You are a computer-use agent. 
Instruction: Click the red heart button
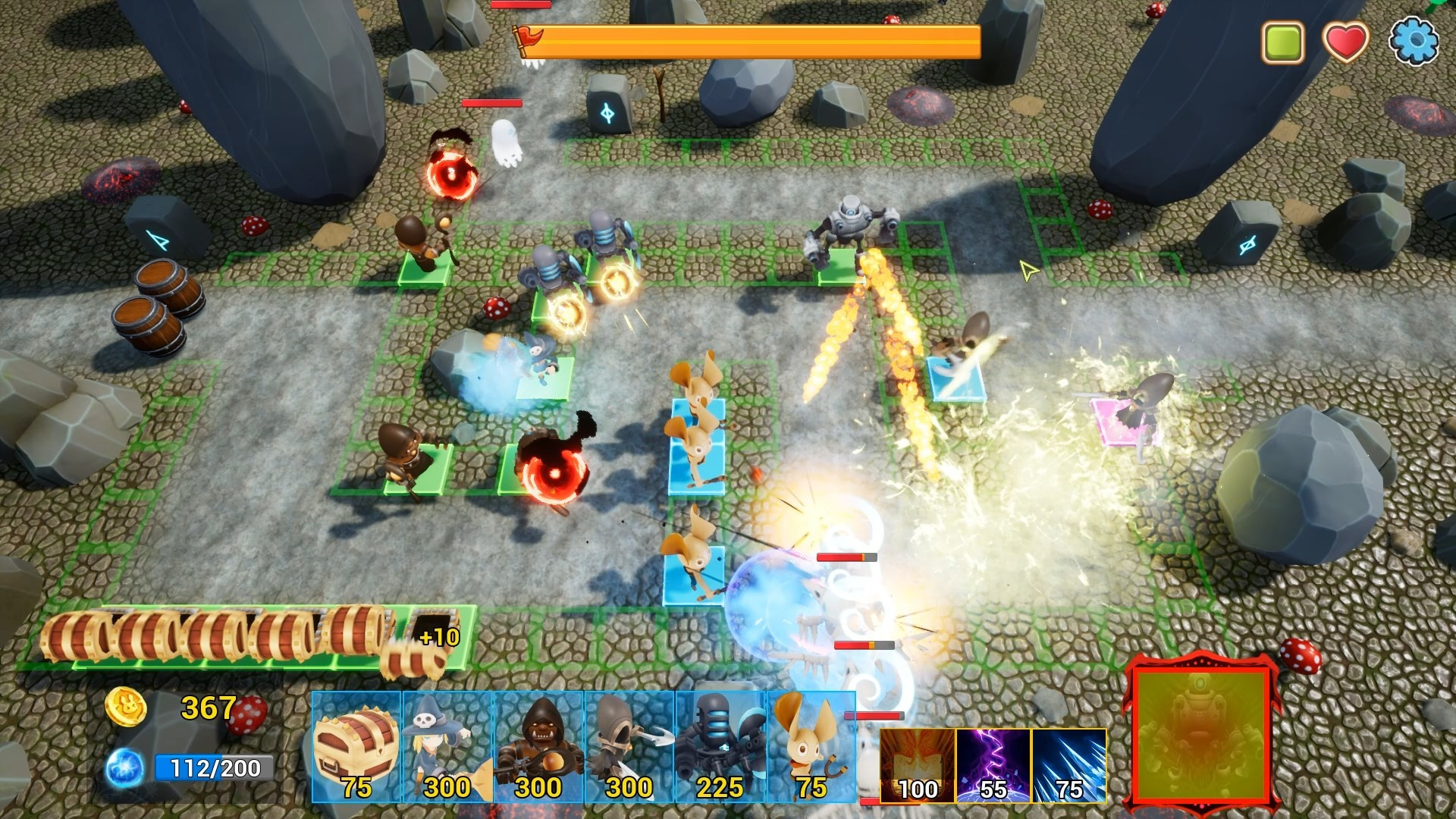[1345, 41]
